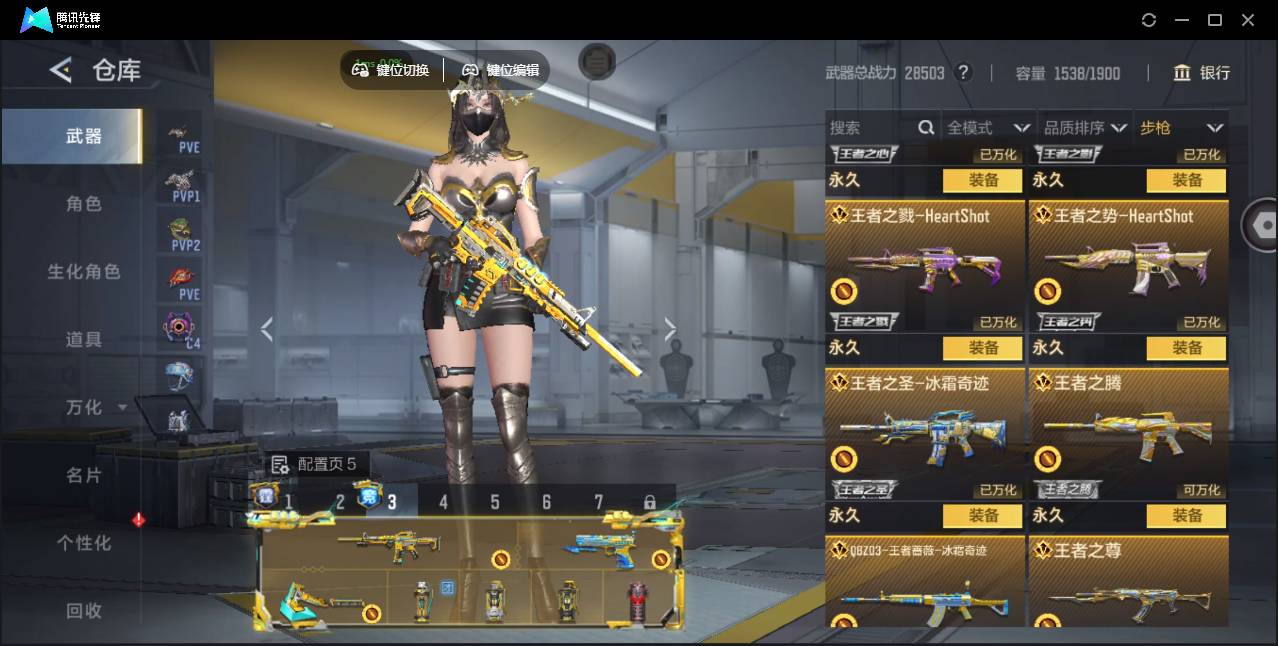The width and height of the screenshot is (1278, 646).
Task: Open the 品质排序 sort dropdown
Action: 1085,128
